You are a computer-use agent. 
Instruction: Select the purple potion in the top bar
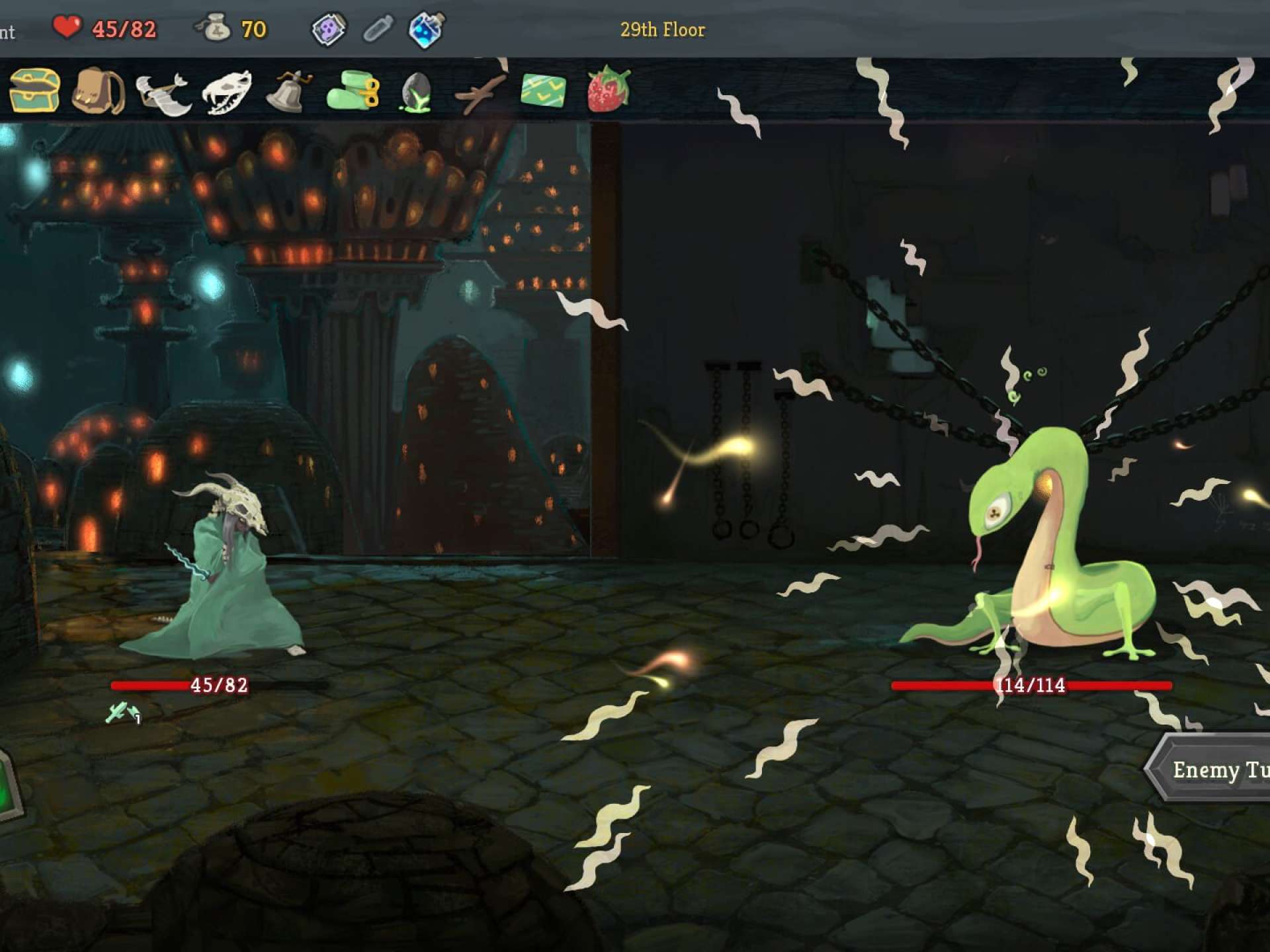pos(328,29)
